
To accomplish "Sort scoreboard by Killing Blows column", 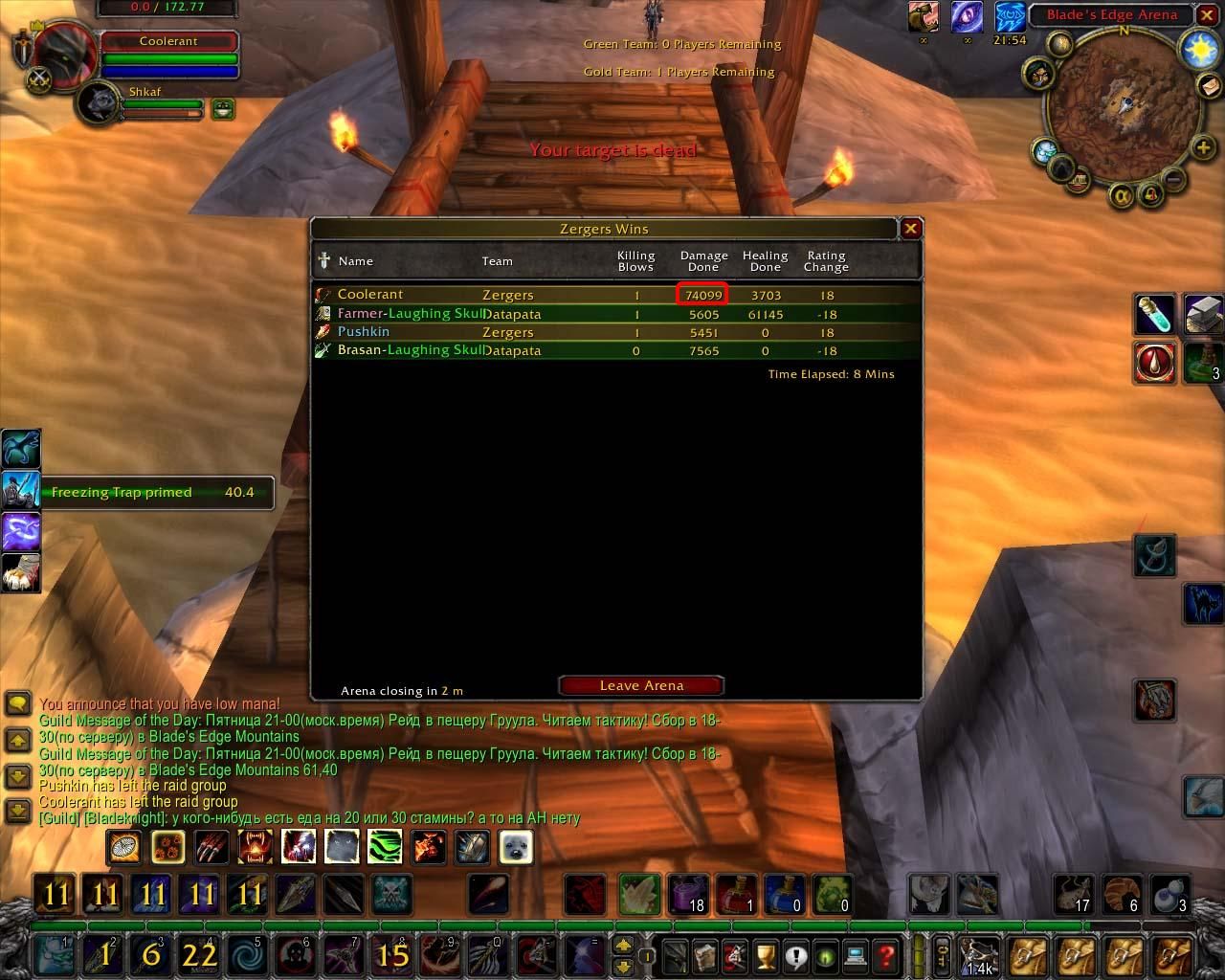I will [x=635, y=261].
